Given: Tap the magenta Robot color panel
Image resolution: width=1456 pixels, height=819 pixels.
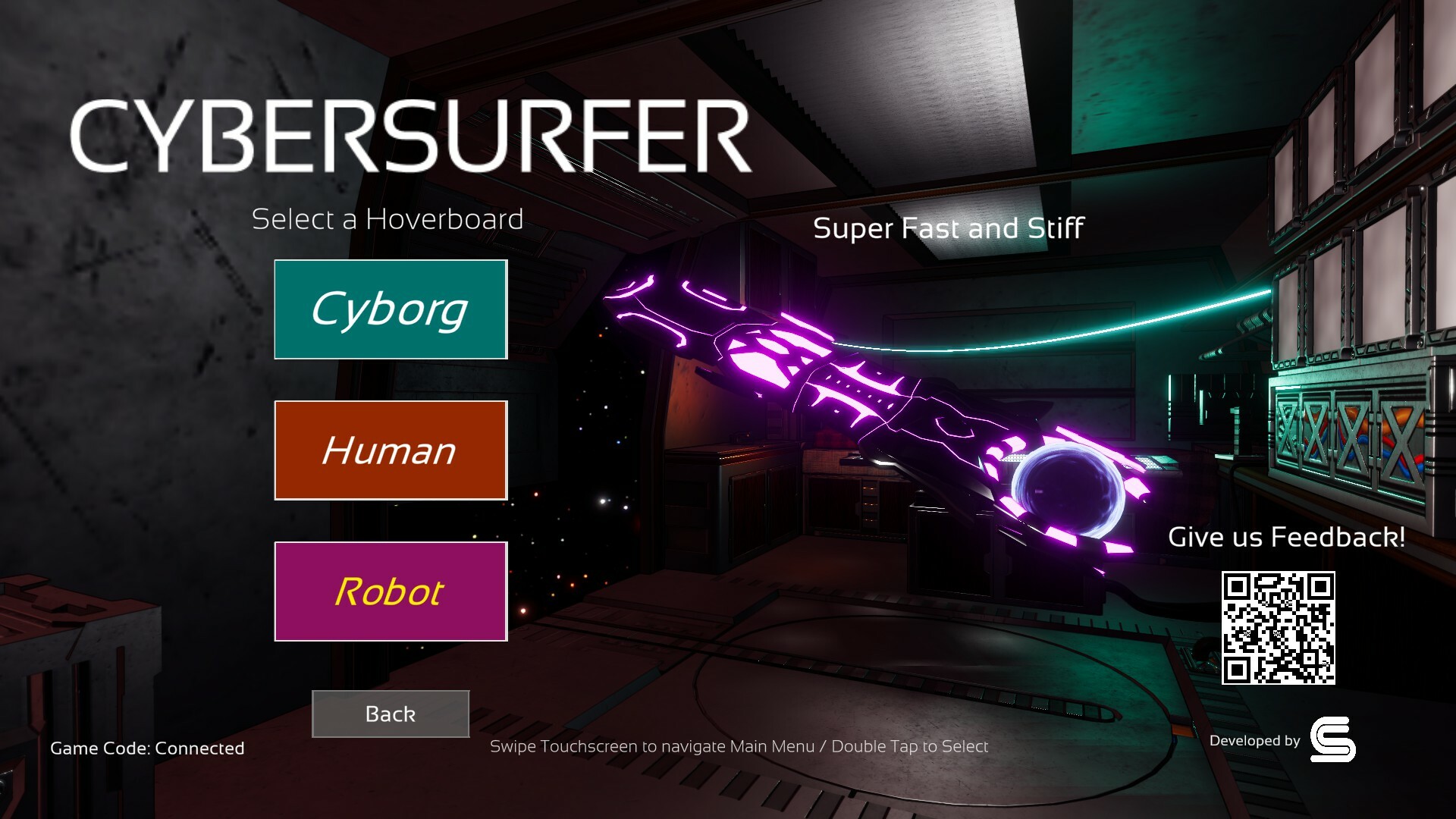Looking at the screenshot, I should tap(390, 591).
